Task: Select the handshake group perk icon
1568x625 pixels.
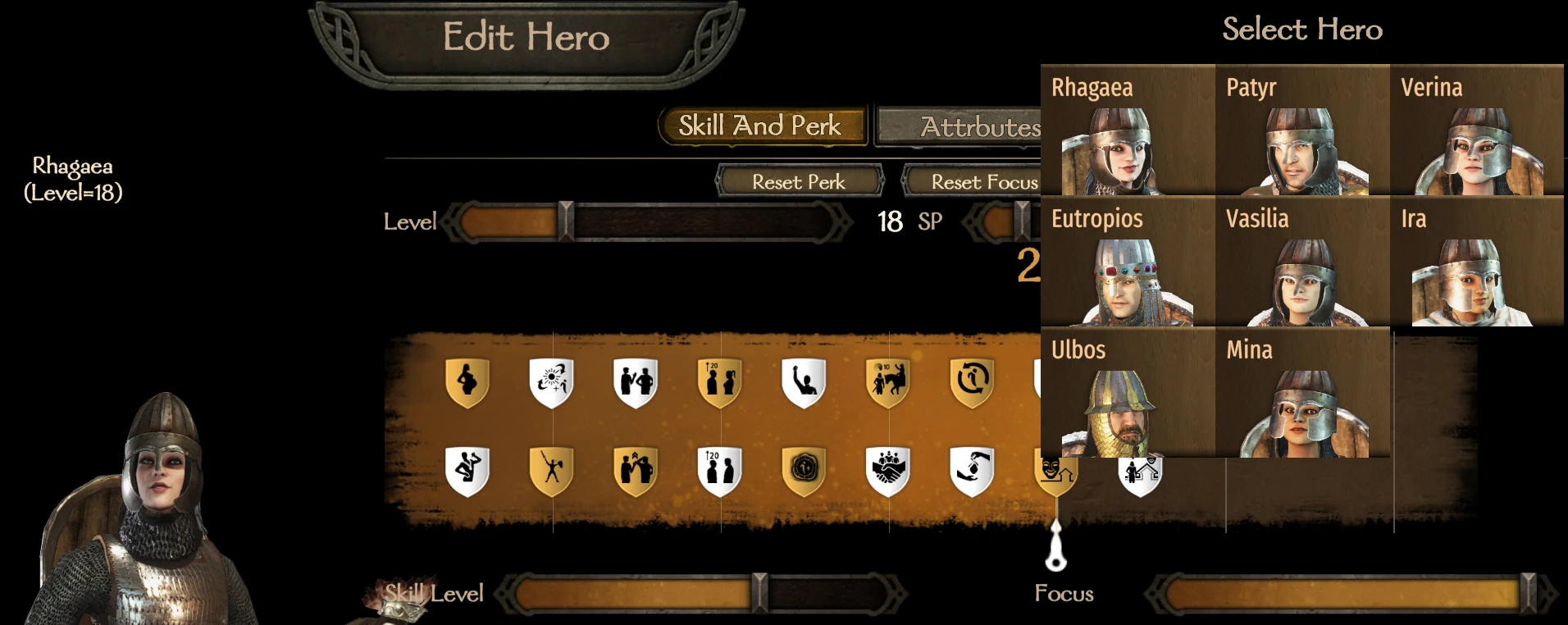Action: click(888, 472)
